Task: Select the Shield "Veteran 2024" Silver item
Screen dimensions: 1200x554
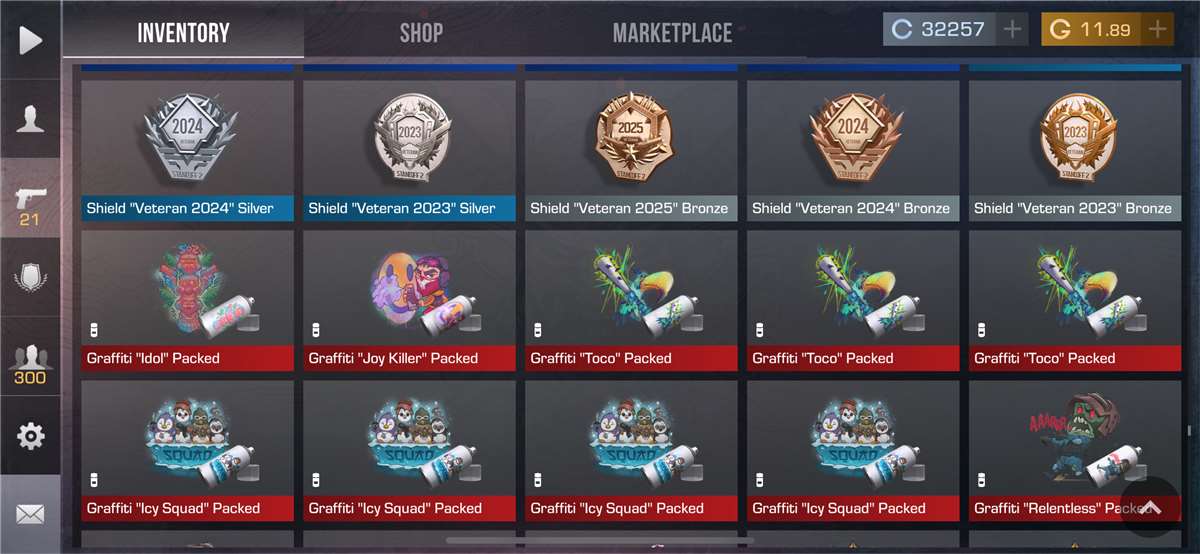Action: tap(187, 150)
